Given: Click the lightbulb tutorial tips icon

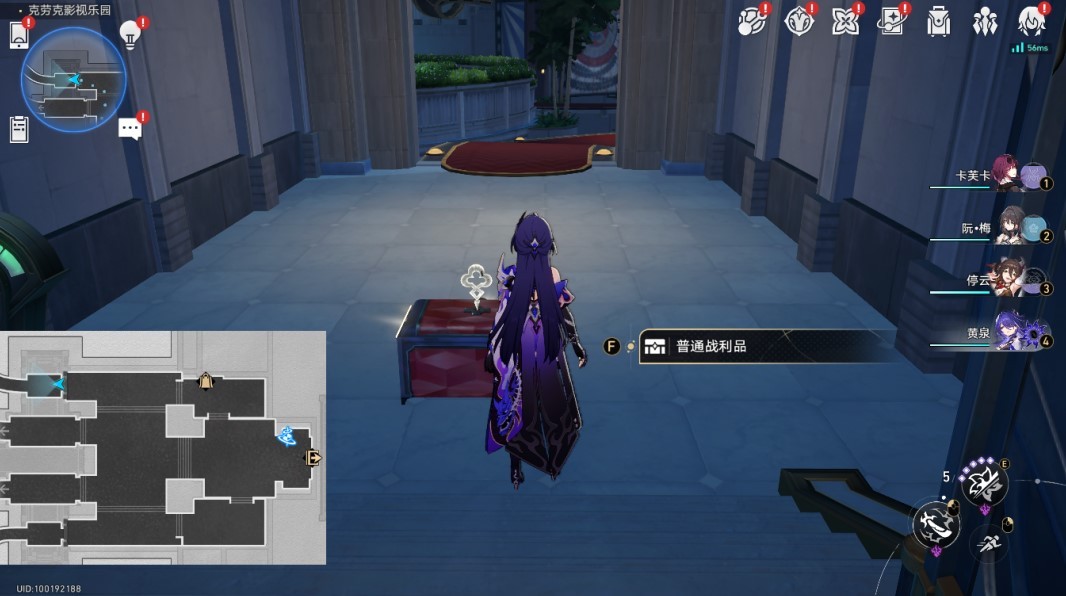Looking at the screenshot, I should coord(129,34).
